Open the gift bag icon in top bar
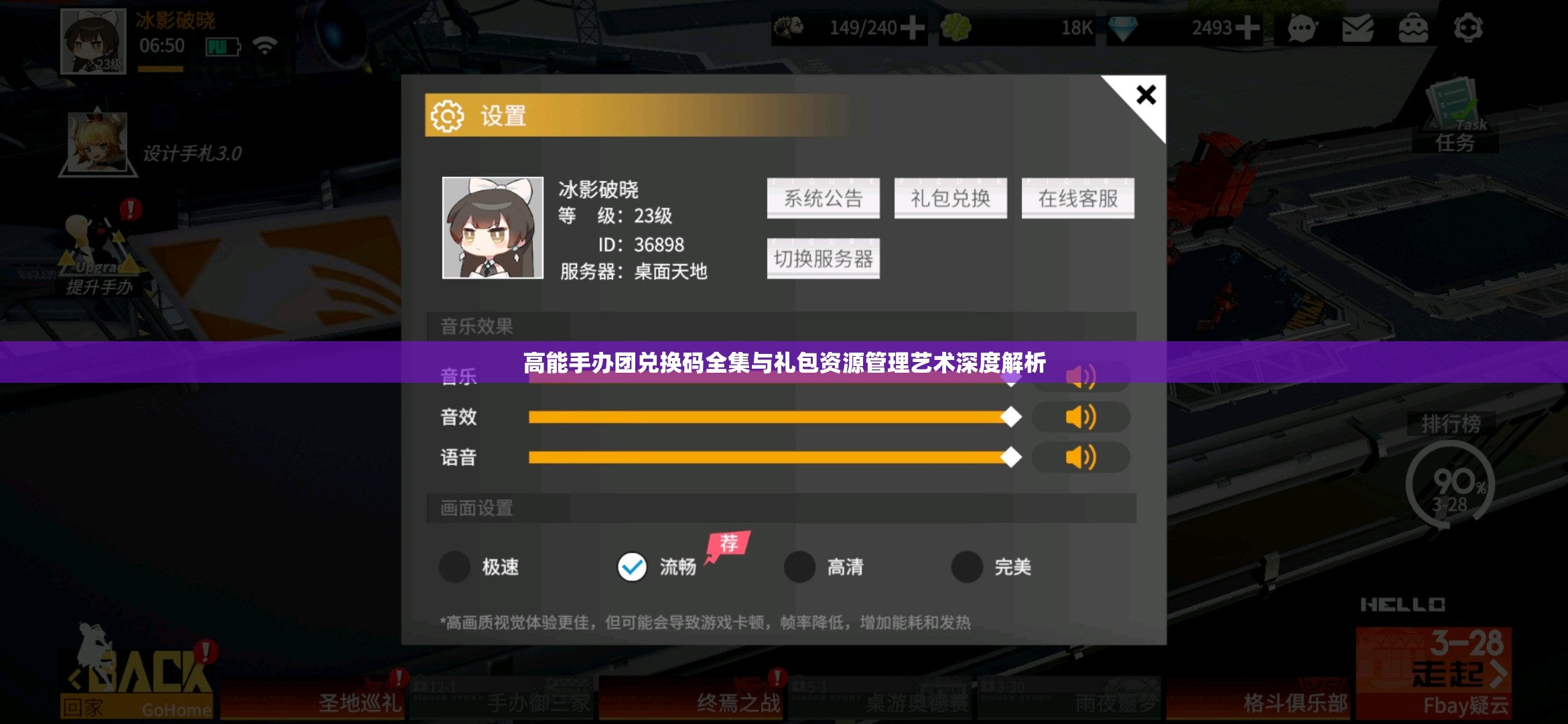Viewport: 1568px width, 724px height. click(x=1413, y=28)
